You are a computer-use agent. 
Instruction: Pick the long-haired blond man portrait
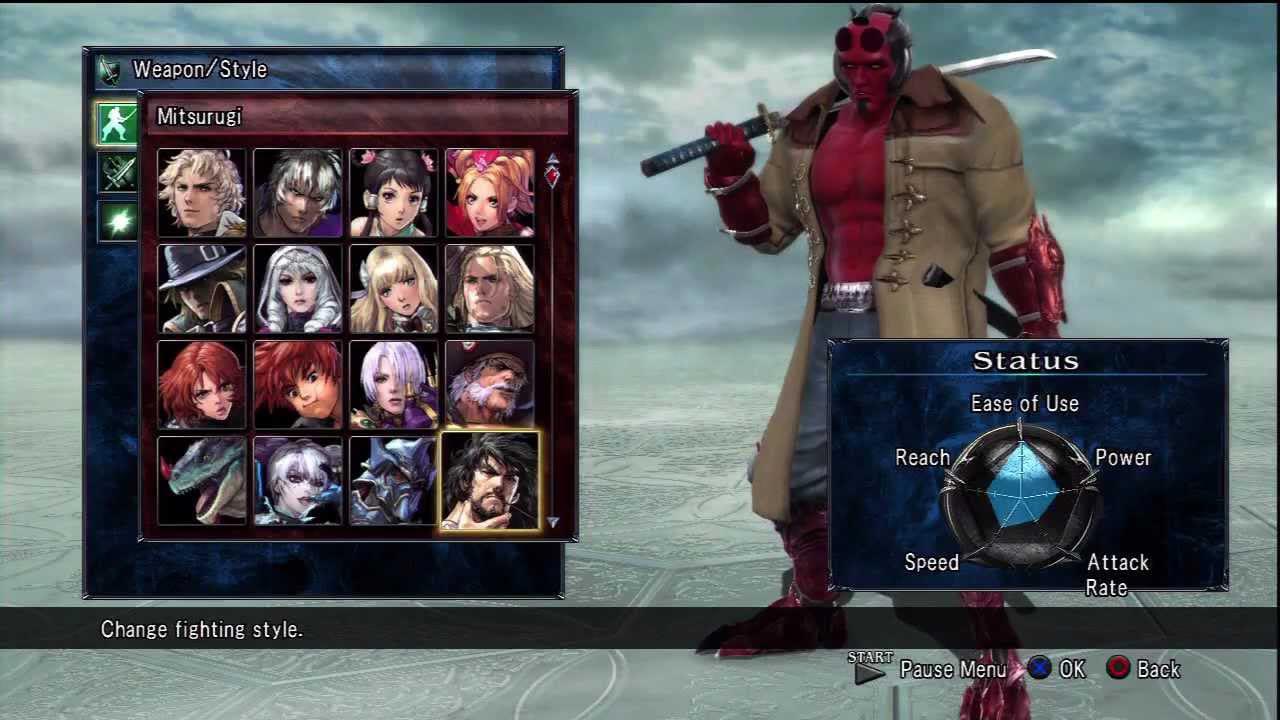(x=489, y=288)
